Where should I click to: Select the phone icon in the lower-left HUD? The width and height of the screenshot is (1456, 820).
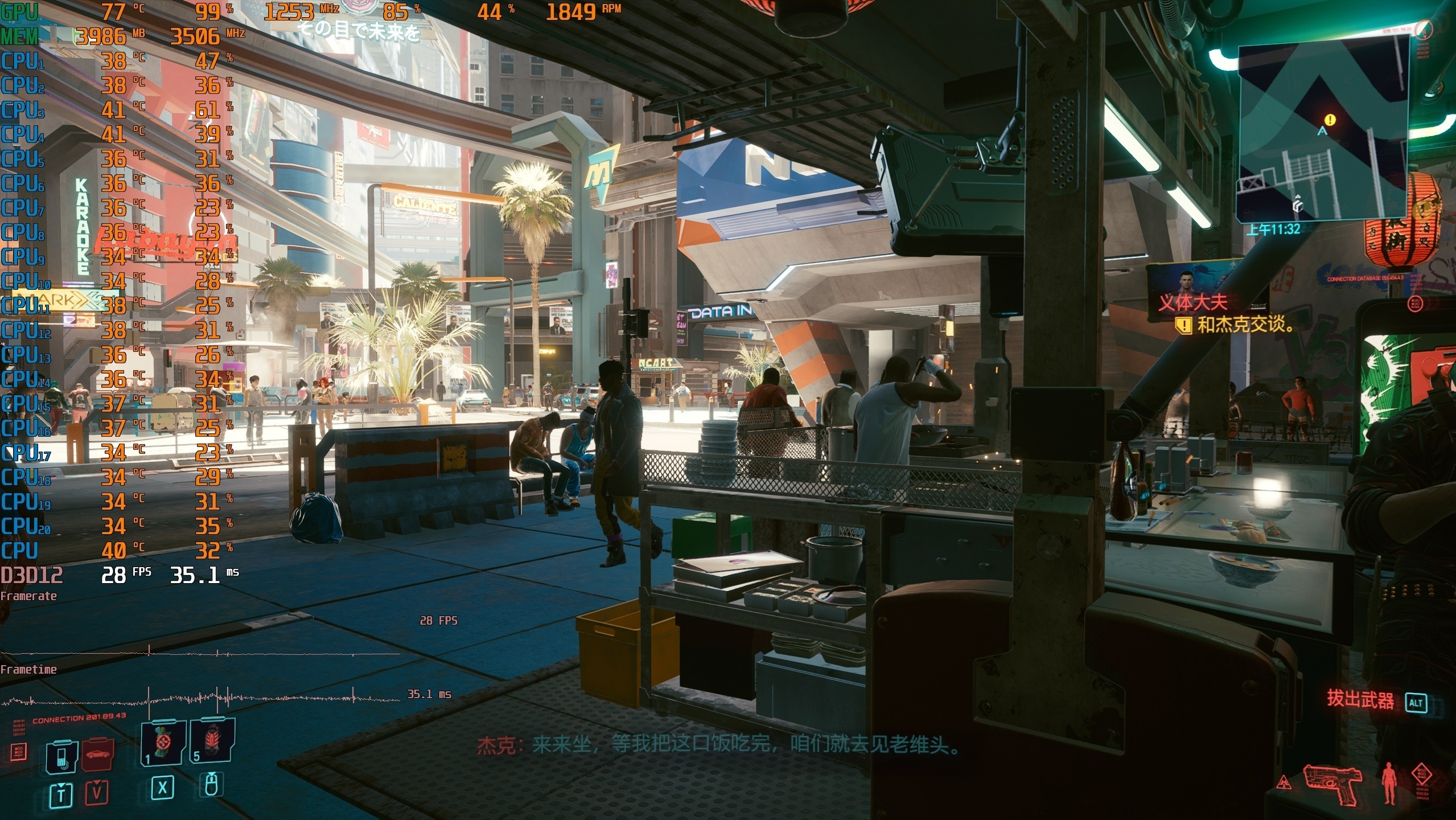[61, 756]
